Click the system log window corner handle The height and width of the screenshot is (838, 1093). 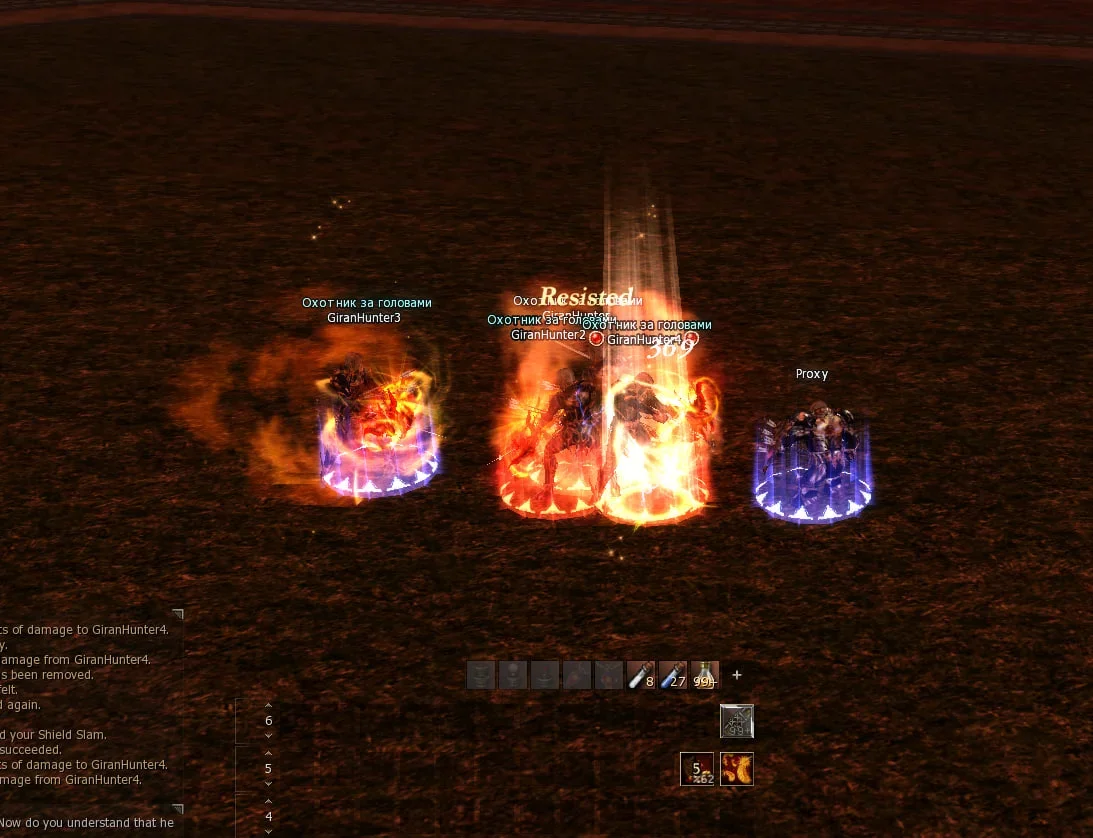coord(178,614)
